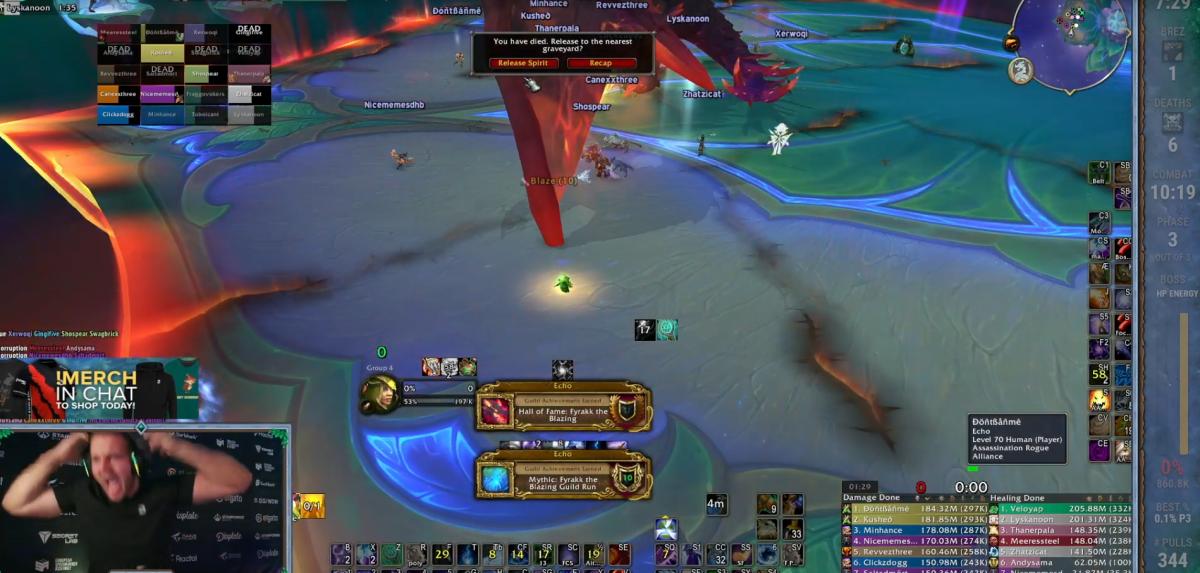Image resolution: width=1200 pixels, height=573 pixels.
Task: Click the player unit frame portrait
Action: point(380,394)
